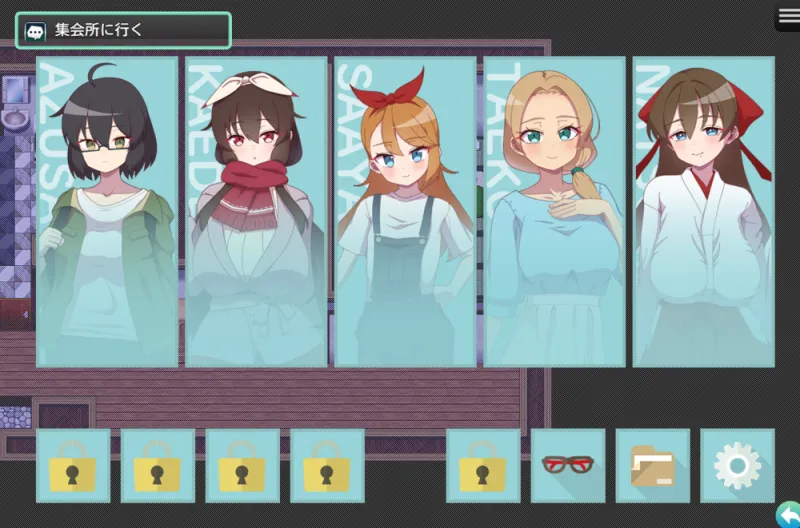Click the 集会所に行く objective box
800x528 pixels.
[x=123, y=31]
